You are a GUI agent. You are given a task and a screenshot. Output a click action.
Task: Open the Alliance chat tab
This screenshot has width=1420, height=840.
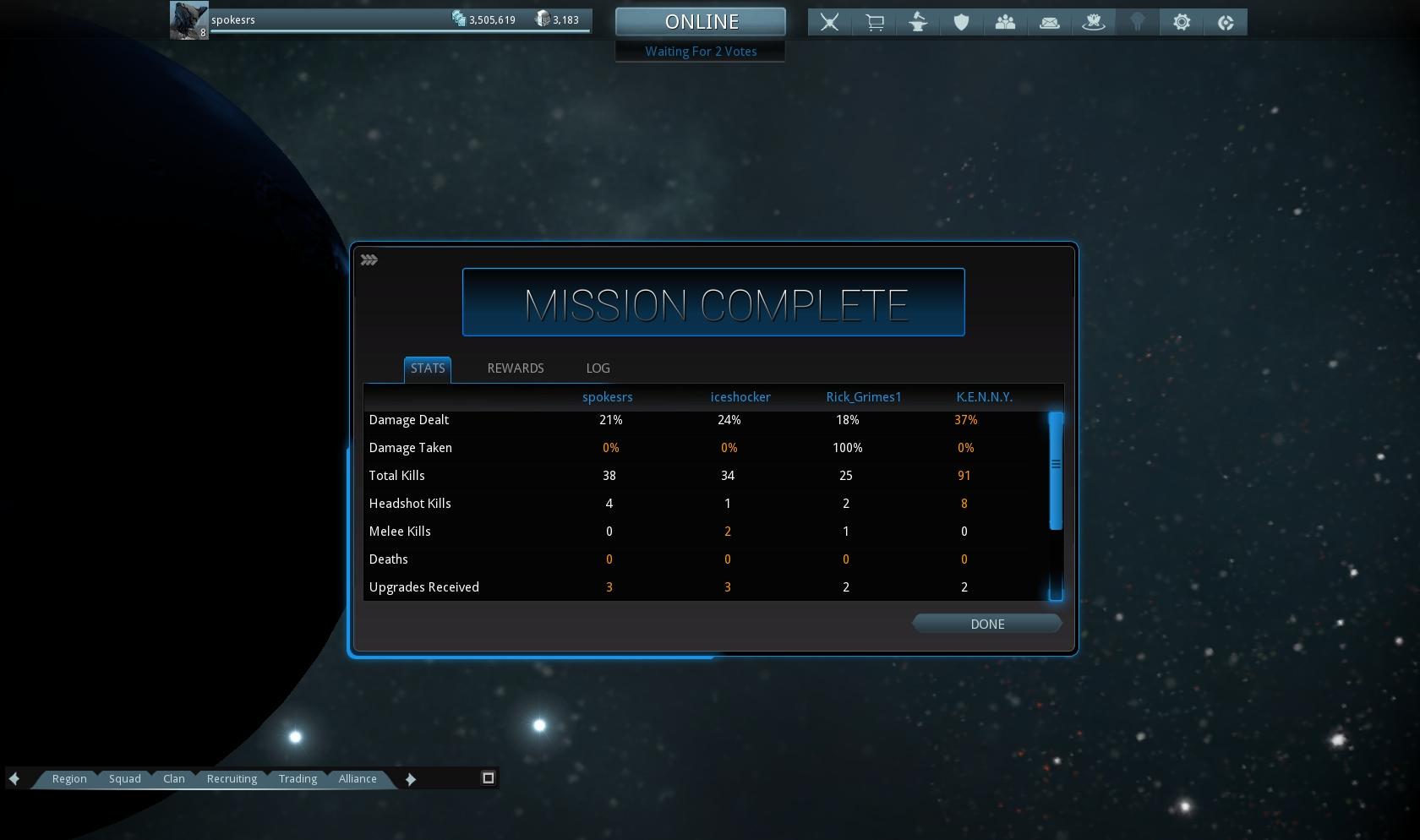(358, 779)
